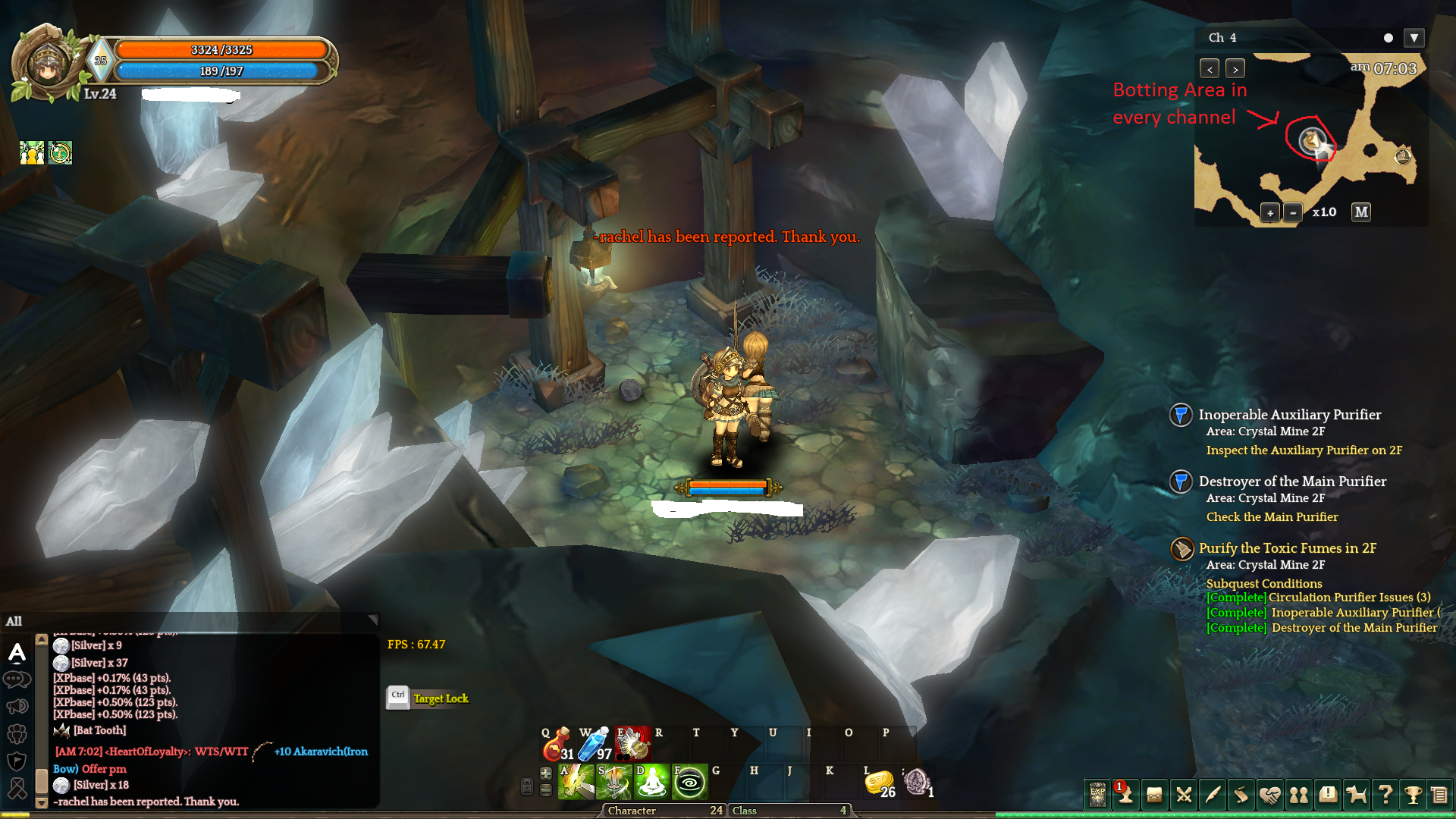The image size is (1456, 819).
Task: Select the Destroyer of the Main Purifier quest
Action: (x=1292, y=482)
